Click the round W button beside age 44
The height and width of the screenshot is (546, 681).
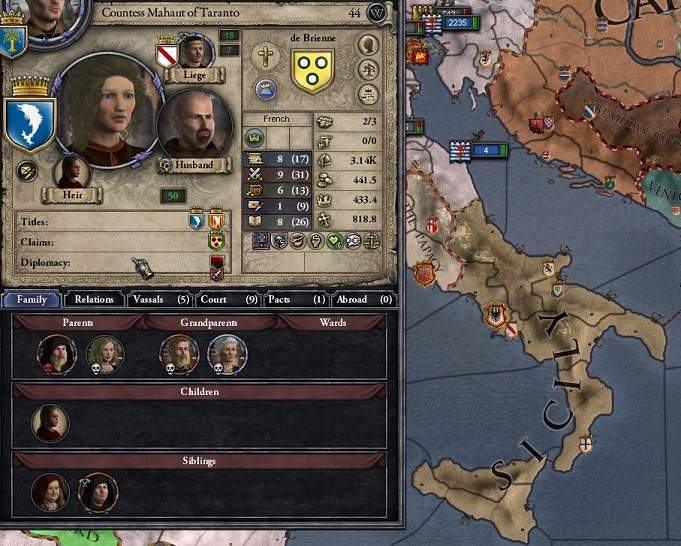pos(376,13)
